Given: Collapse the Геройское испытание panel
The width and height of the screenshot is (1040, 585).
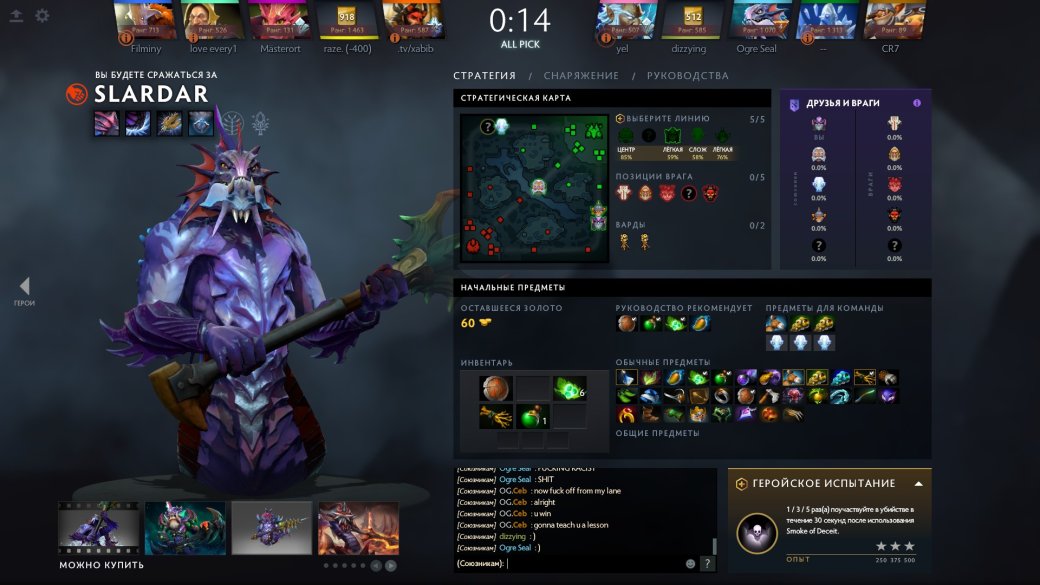Looking at the screenshot, I should coord(918,483).
